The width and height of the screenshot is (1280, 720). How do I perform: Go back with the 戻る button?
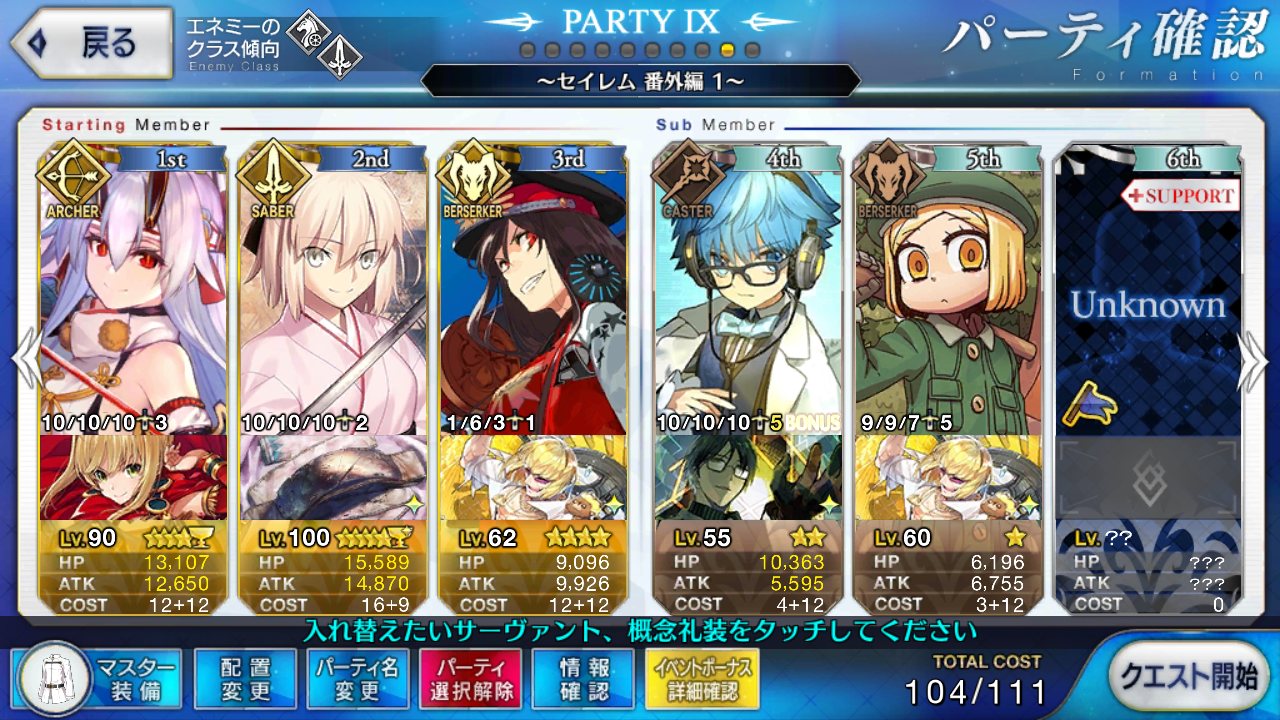[x=90, y=44]
